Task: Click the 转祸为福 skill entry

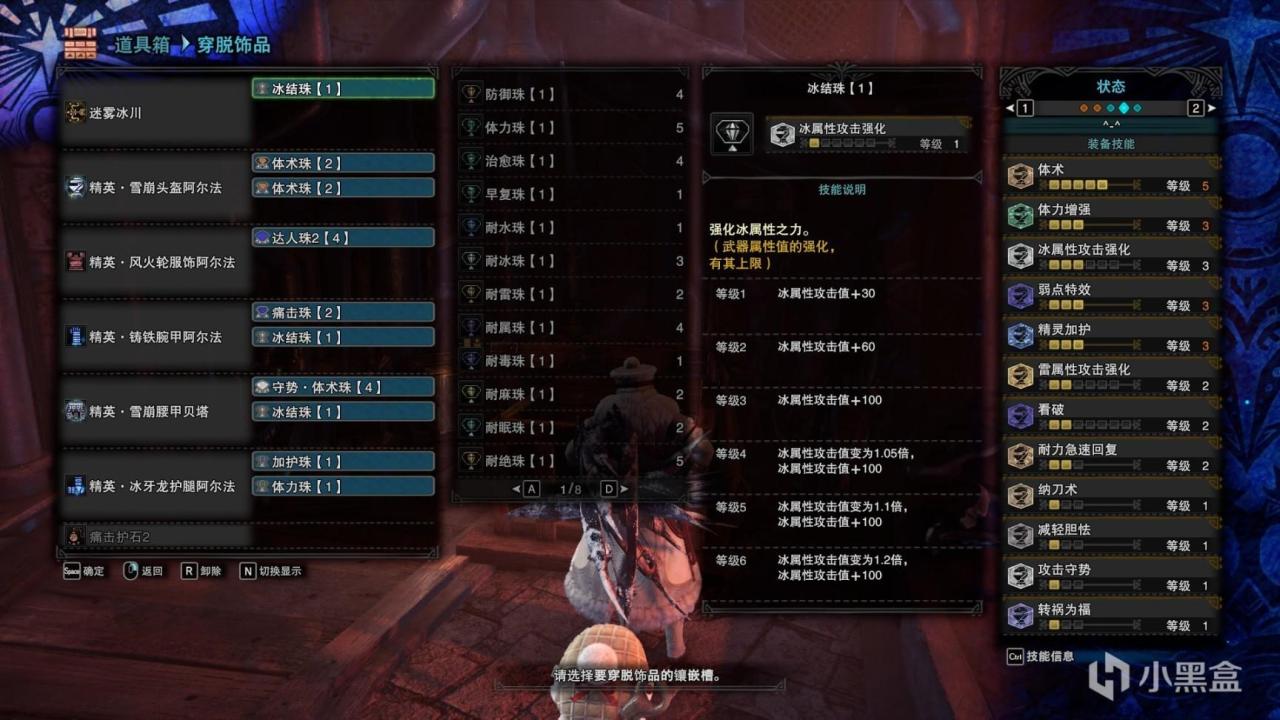Action: point(1112,617)
